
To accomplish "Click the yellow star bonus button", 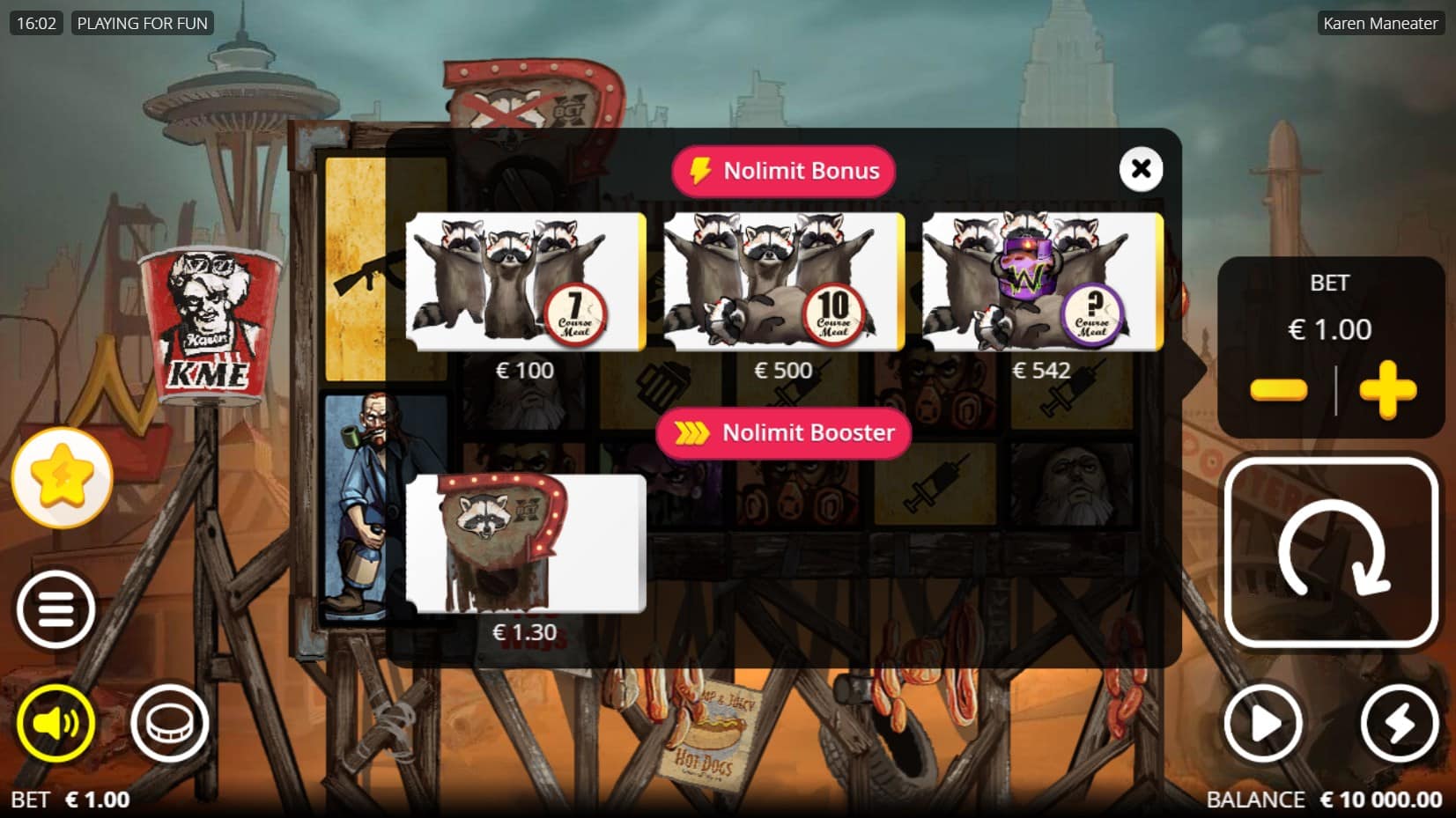I will [x=62, y=478].
